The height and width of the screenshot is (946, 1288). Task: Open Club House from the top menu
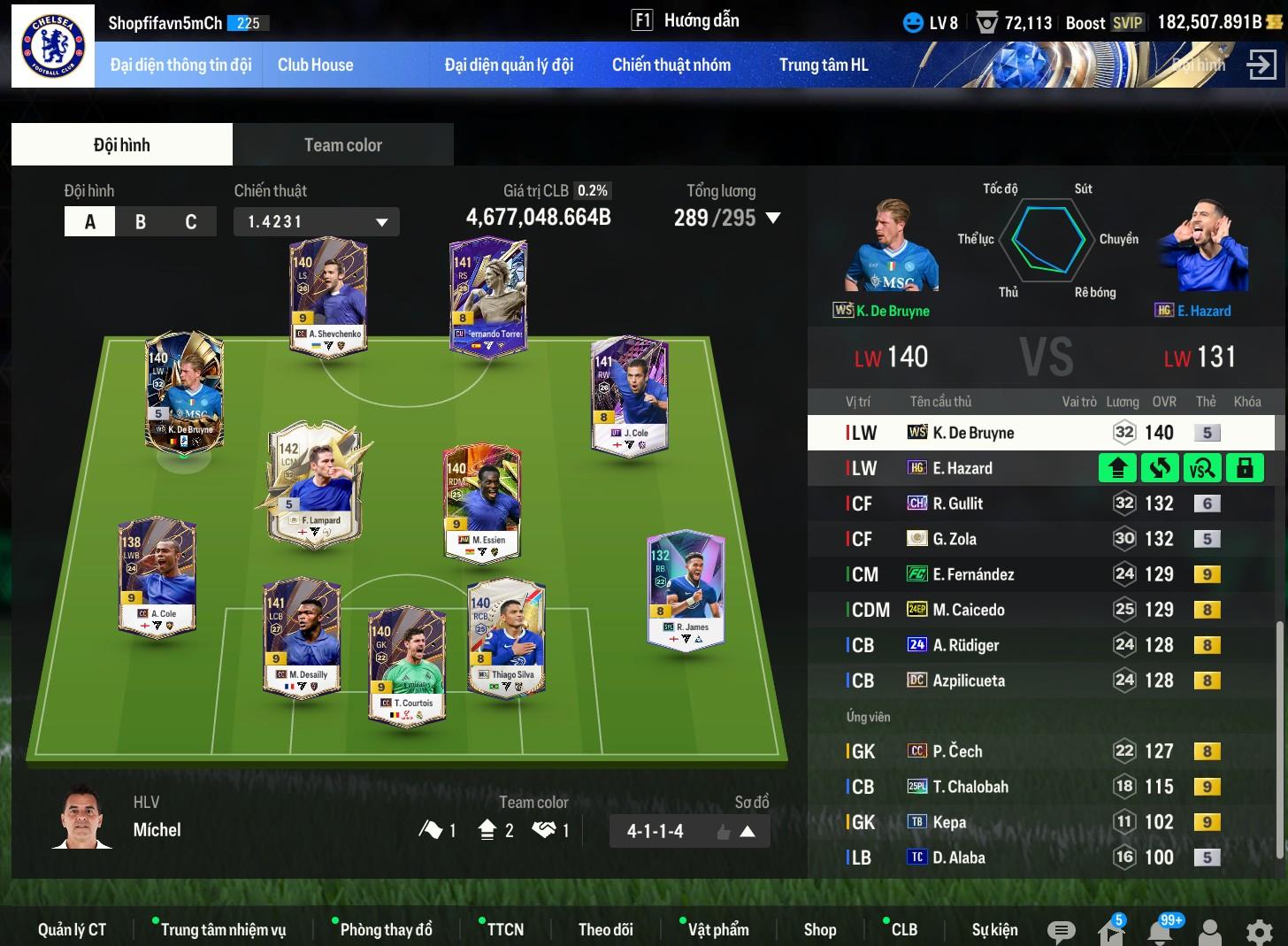point(315,65)
